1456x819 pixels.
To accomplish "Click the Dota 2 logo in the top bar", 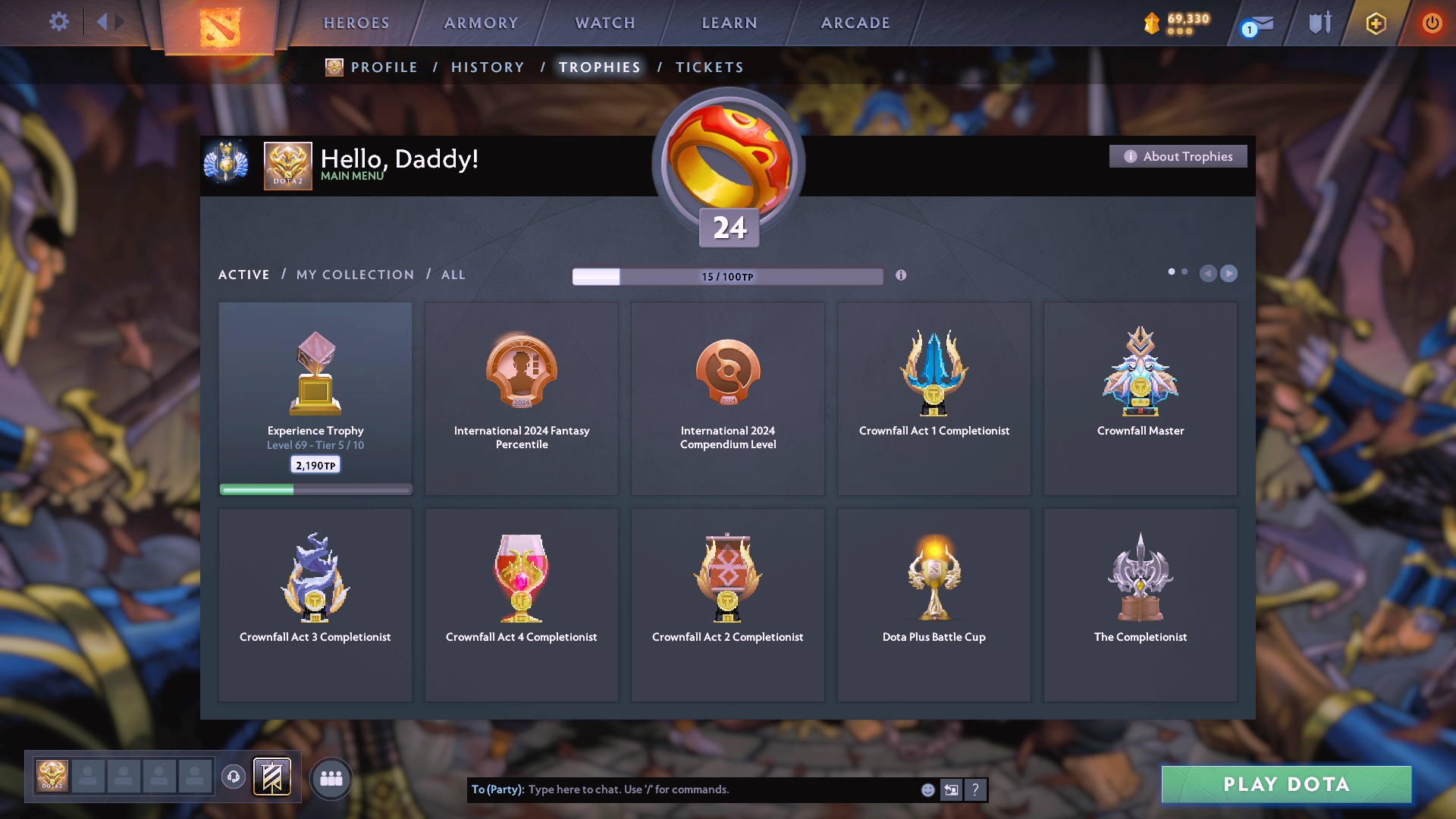I will (x=220, y=27).
